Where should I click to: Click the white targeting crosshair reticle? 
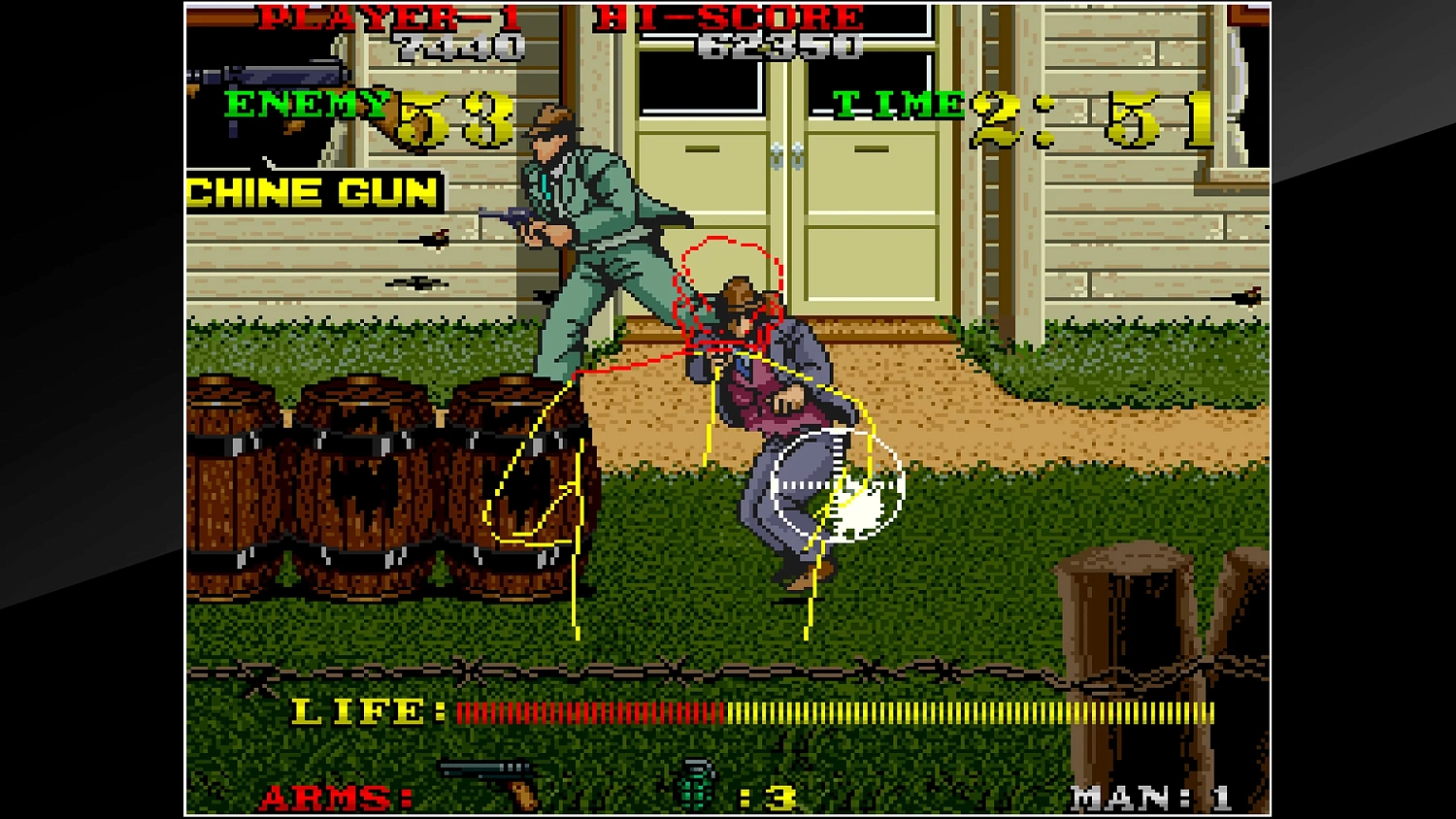coord(837,483)
